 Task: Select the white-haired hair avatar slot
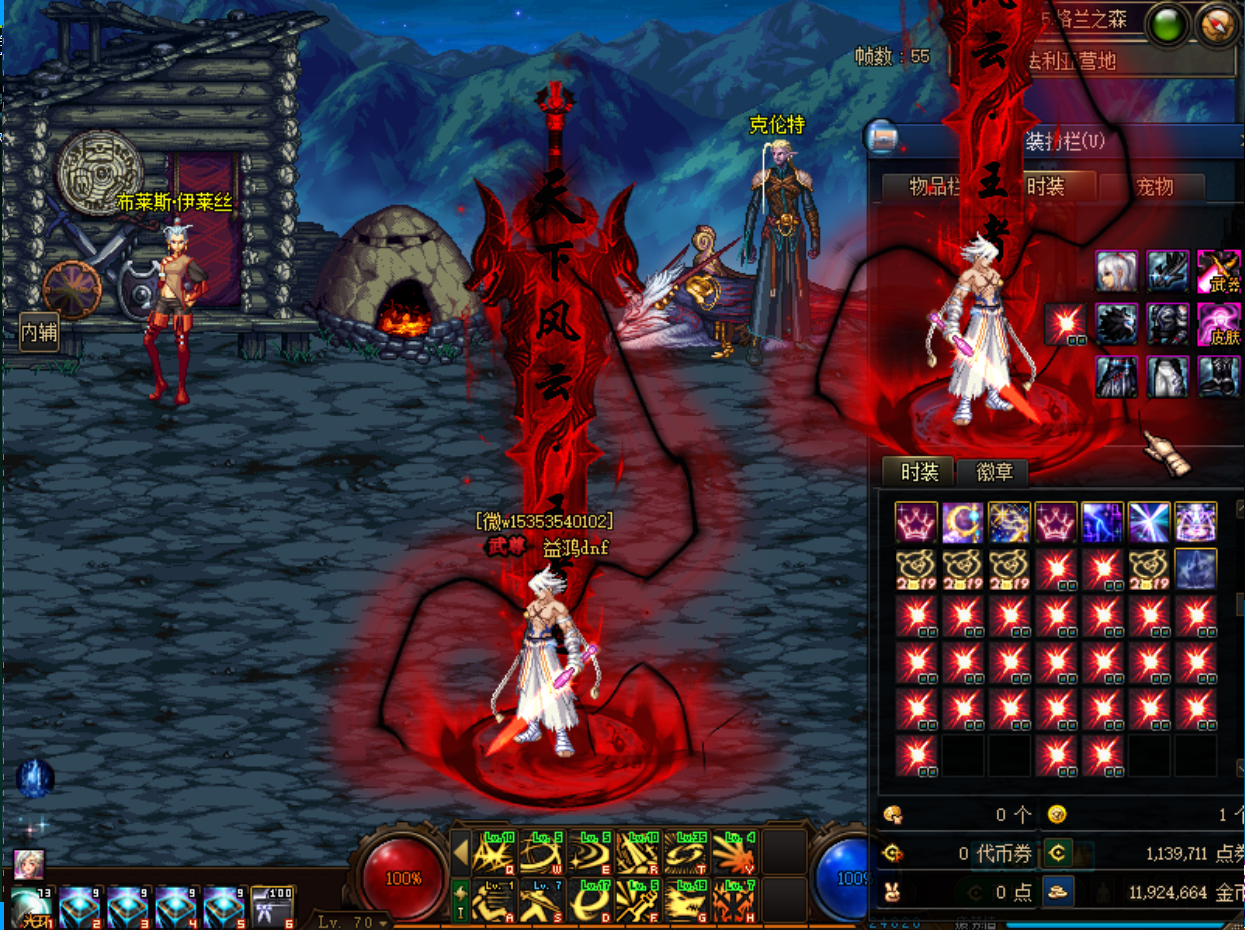tap(1115, 271)
